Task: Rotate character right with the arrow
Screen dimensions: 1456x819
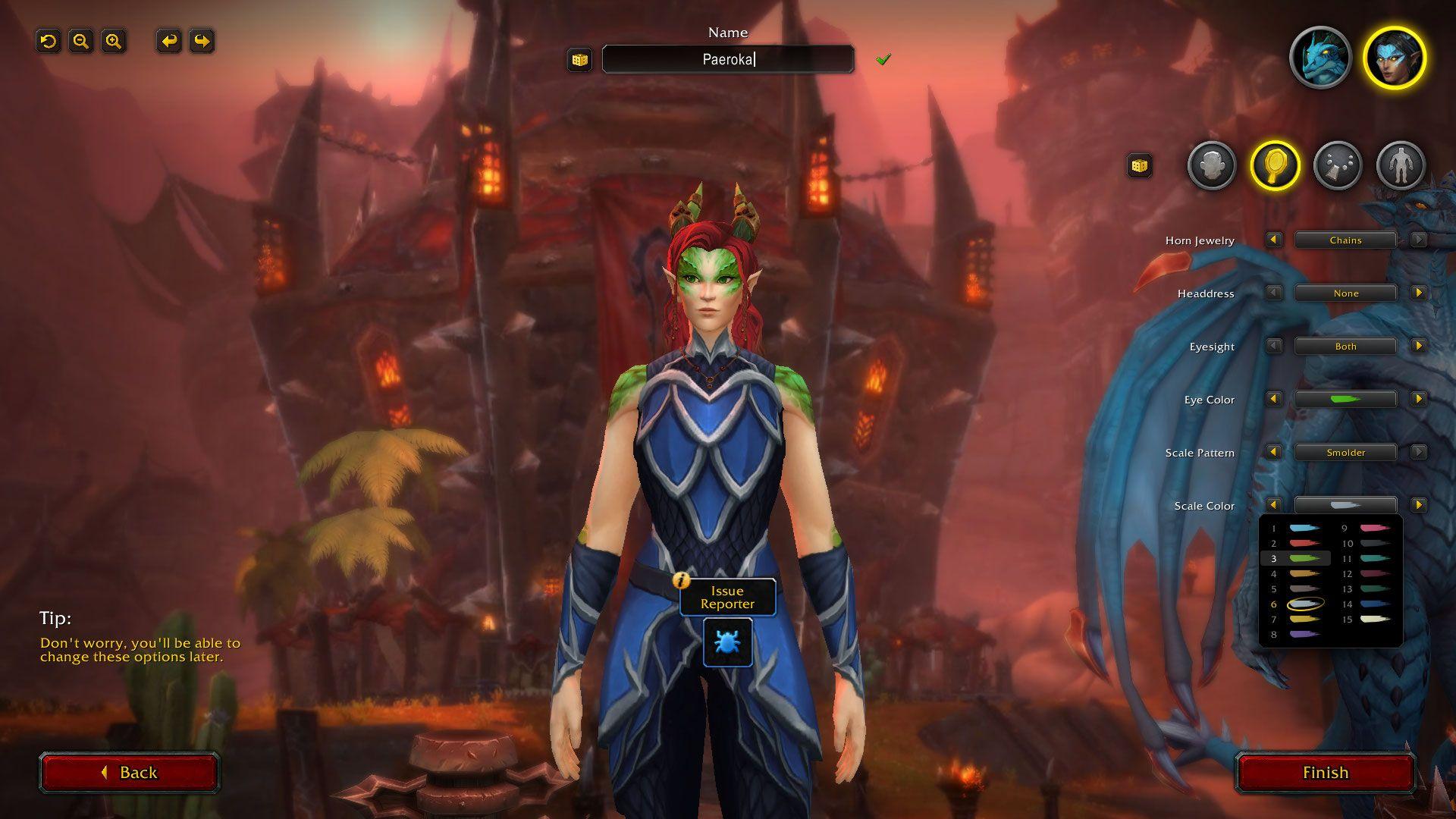Action: click(202, 41)
